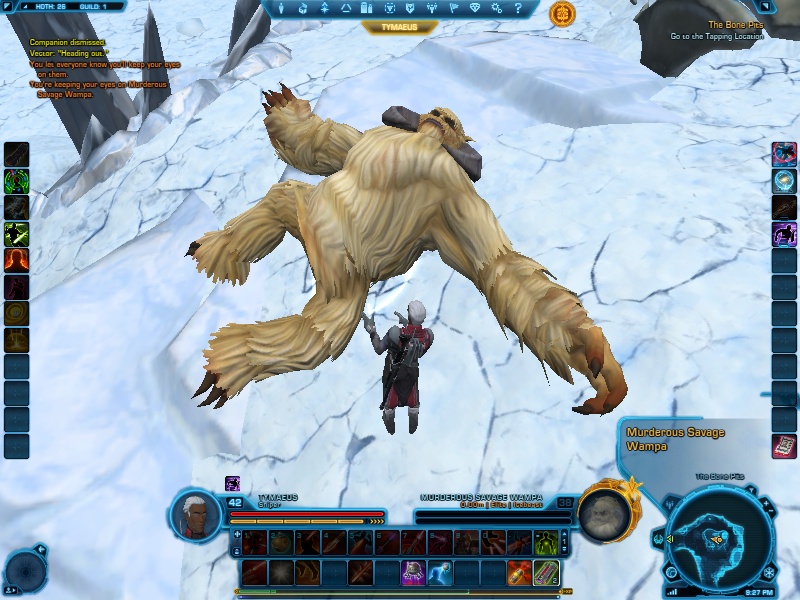Activate the blue orb ability on right bar
The height and width of the screenshot is (600, 800).
click(785, 180)
